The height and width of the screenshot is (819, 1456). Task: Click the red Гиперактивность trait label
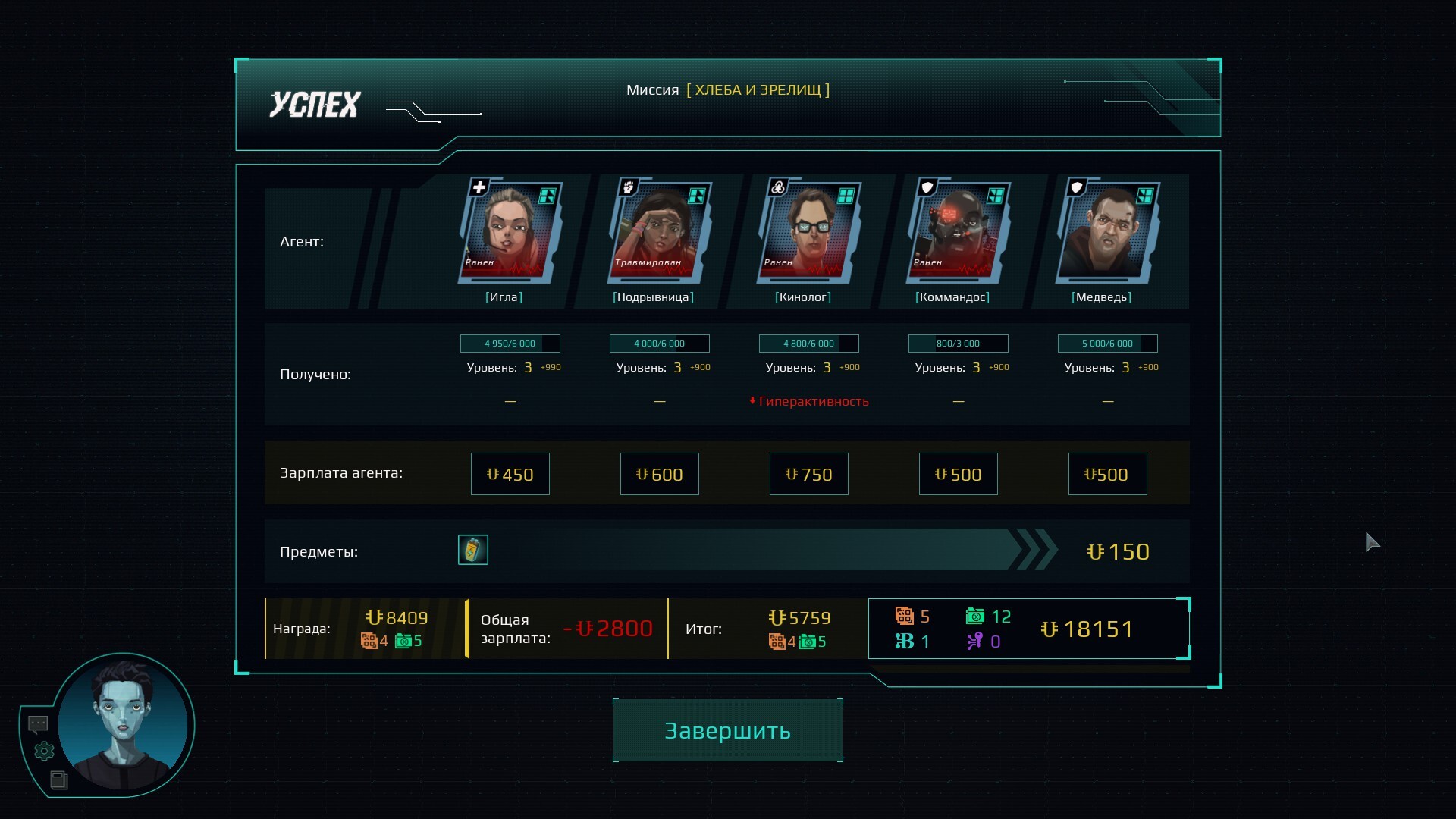(x=813, y=401)
